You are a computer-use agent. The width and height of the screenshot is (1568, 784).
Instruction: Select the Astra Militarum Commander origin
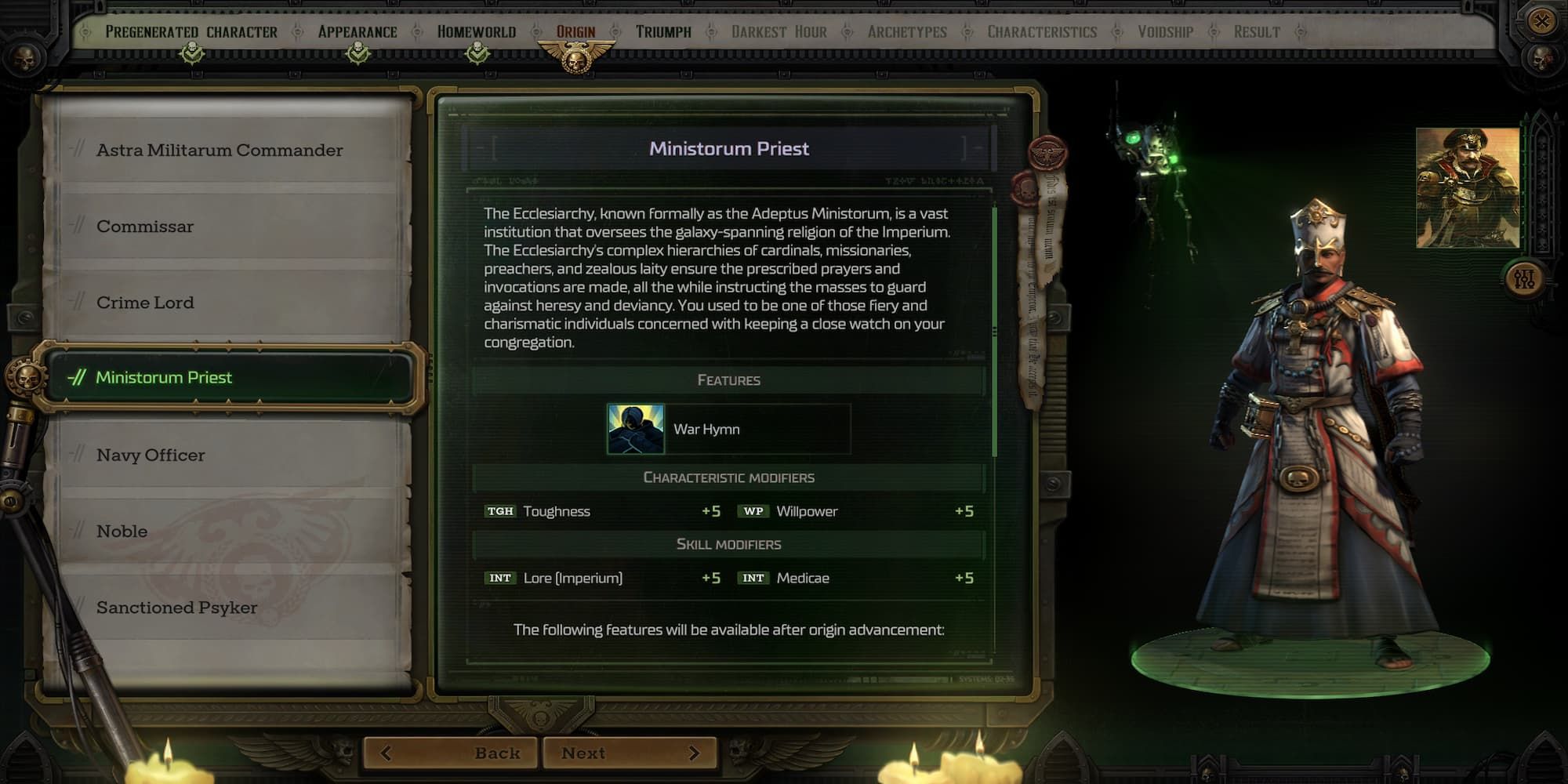pyautogui.click(x=220, y=150)
